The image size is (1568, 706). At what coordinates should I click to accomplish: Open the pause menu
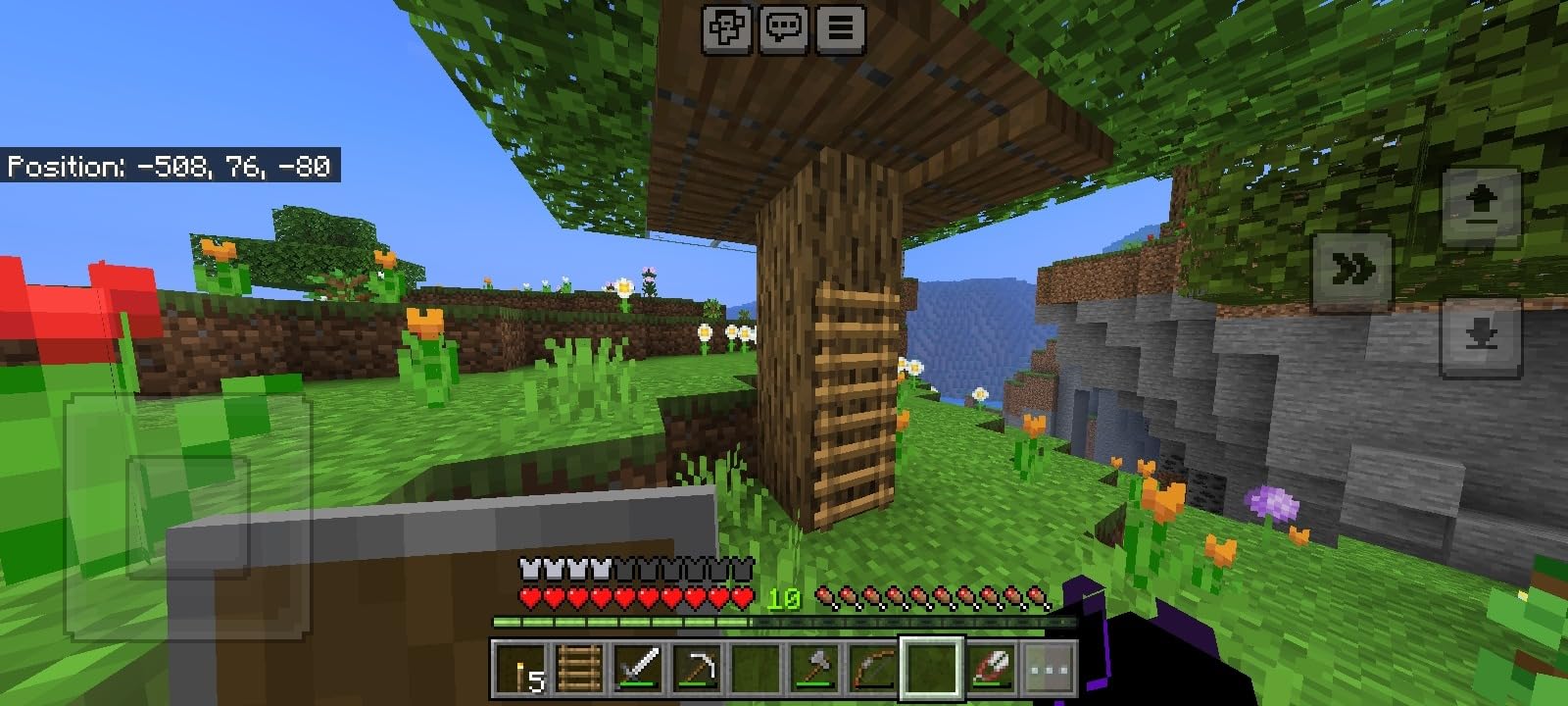tap(838, 27)
